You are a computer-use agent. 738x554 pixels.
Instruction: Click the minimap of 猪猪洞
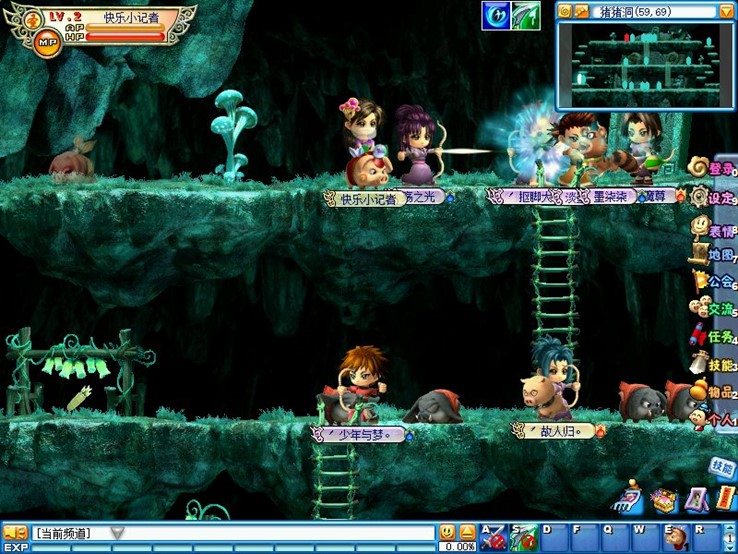646,65
